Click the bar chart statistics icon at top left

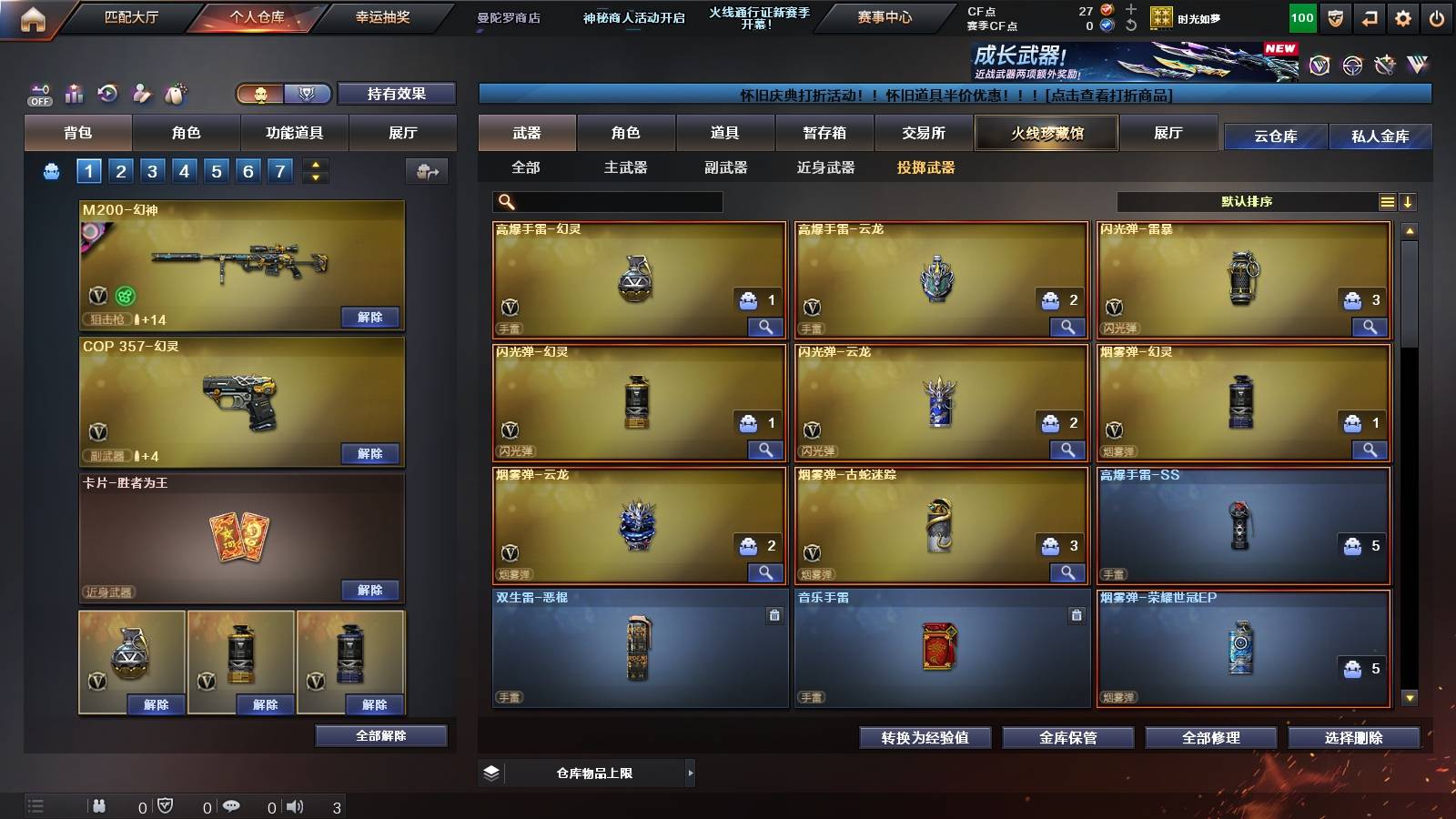coord(74,93)
